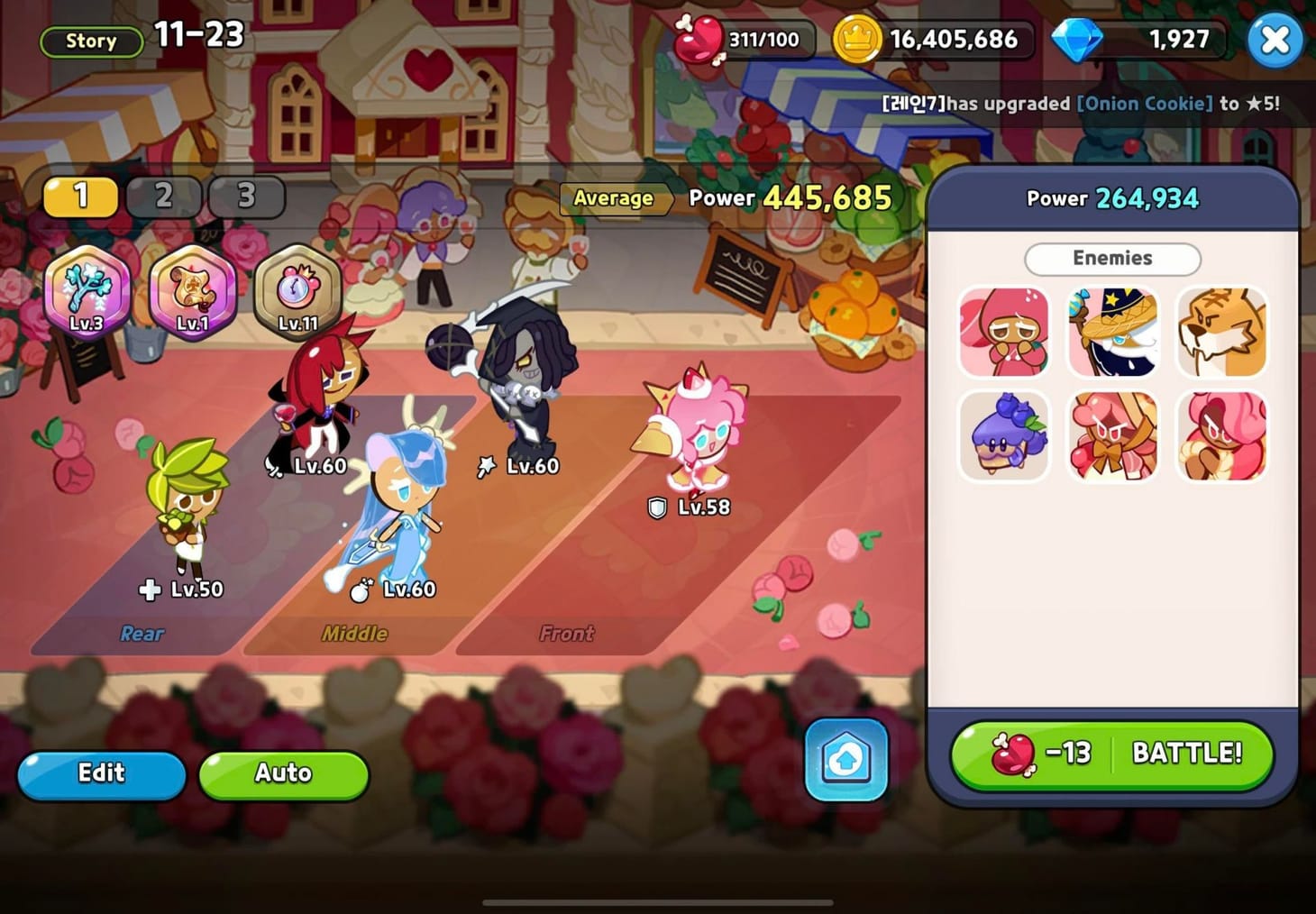Switch to team preset 3

click(245, 196)
